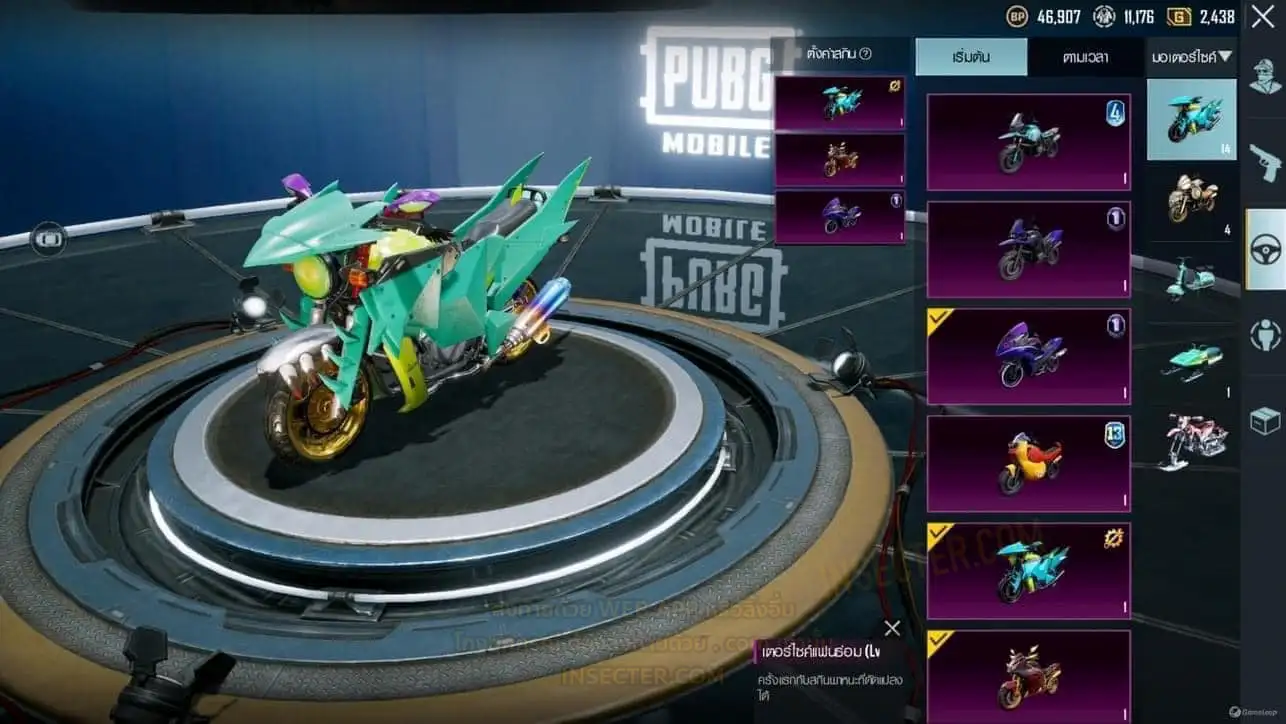The width and height of the screenshot is (1286, 724).
Task: Select the teal spiked bike skin with gear icon
Action: [x=1028, y=570]
